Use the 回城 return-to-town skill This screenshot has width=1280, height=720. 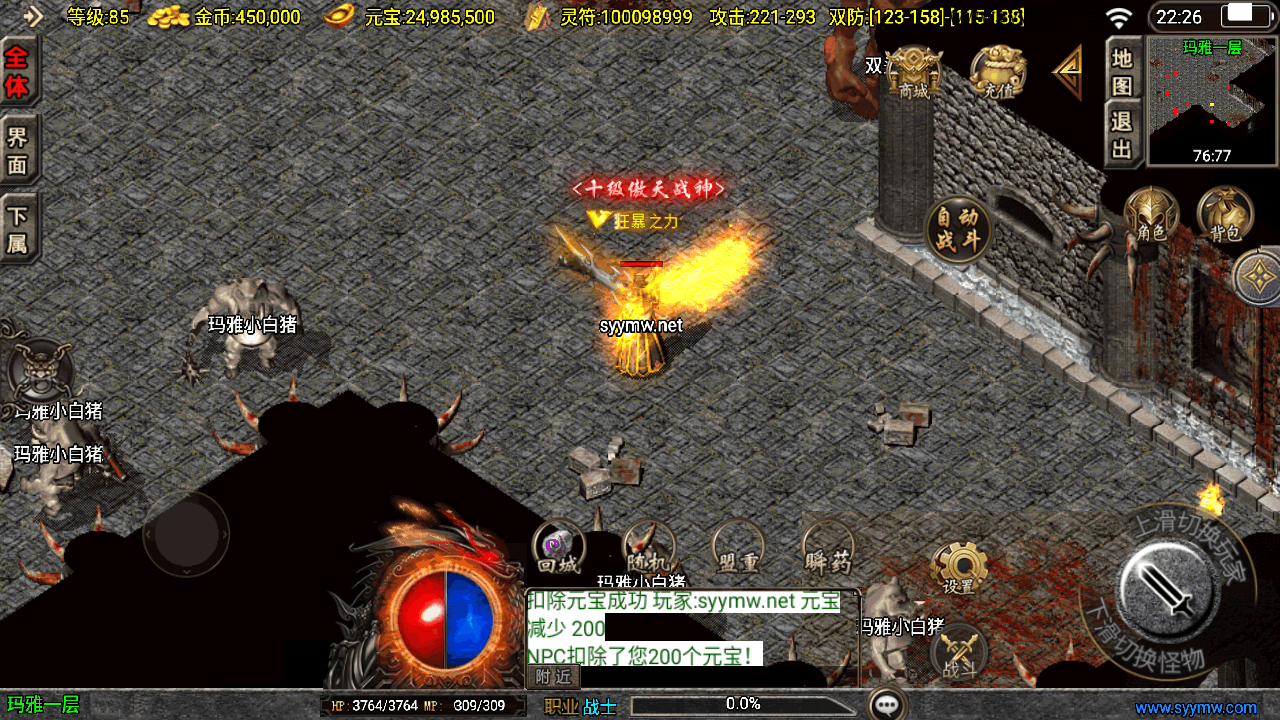(558, 549)
